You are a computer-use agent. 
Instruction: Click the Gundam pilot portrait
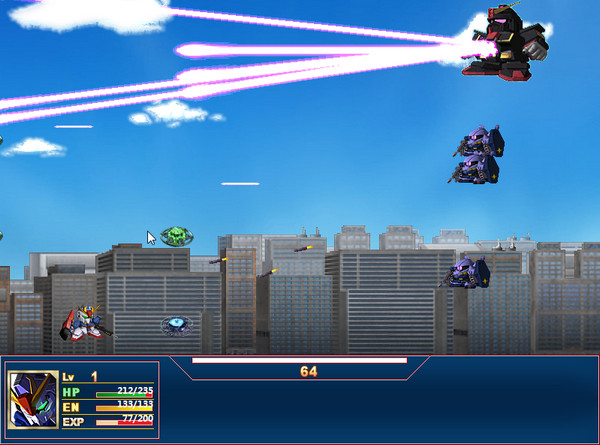(x=33, y=400)
